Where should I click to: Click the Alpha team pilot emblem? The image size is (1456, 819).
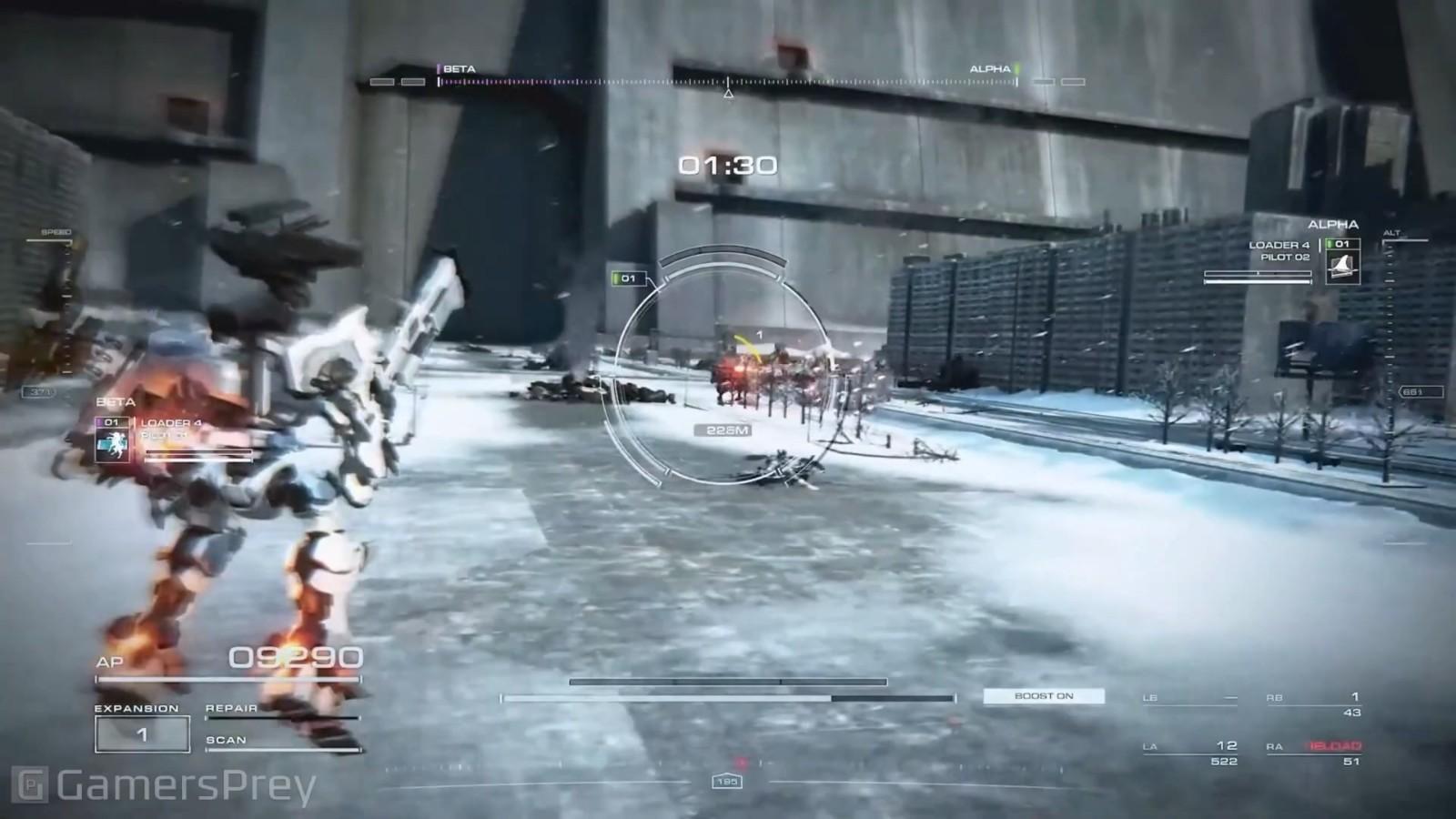[1342, 267]
